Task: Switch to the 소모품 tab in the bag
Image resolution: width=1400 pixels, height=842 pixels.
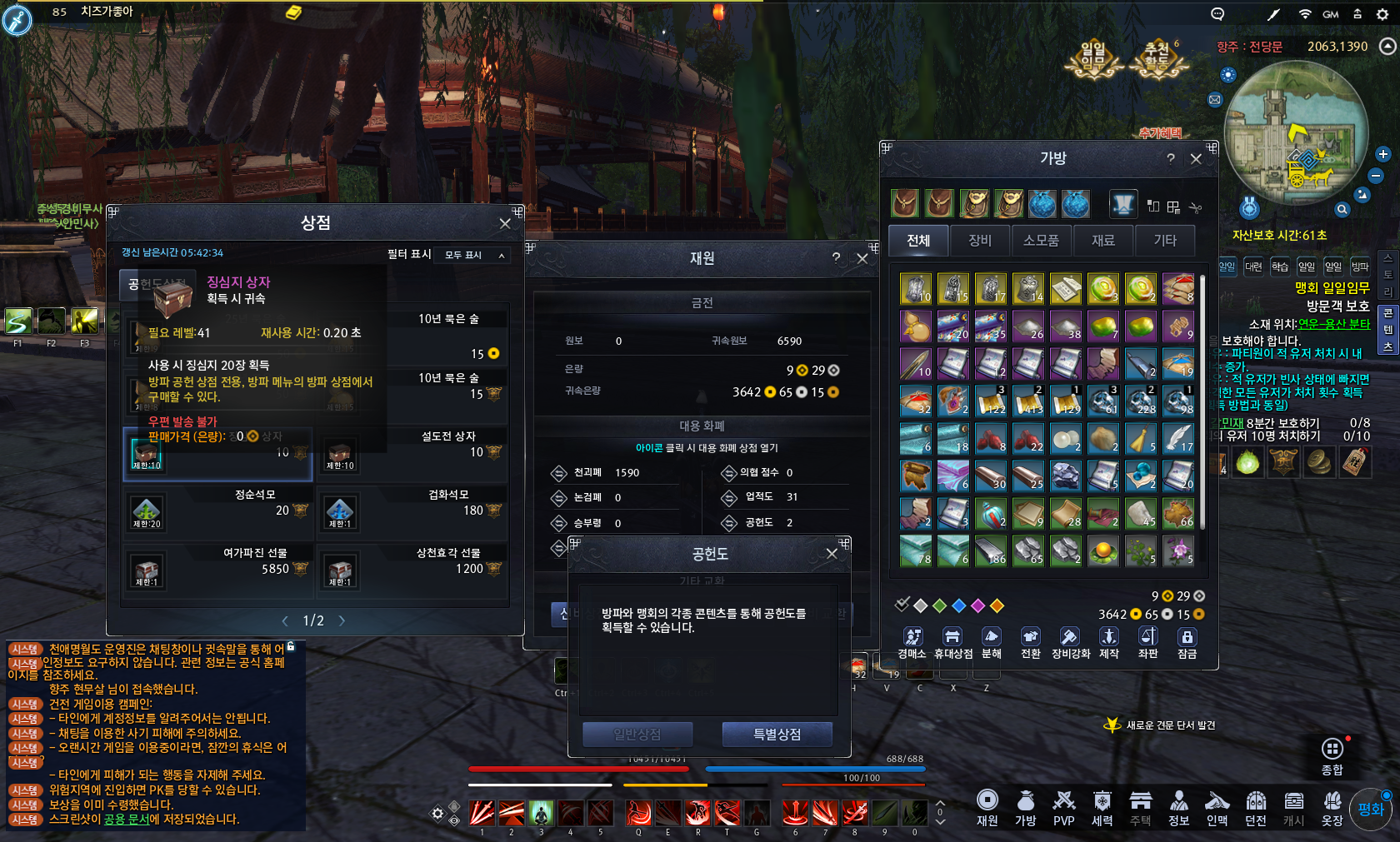Action: point(1042,241)
